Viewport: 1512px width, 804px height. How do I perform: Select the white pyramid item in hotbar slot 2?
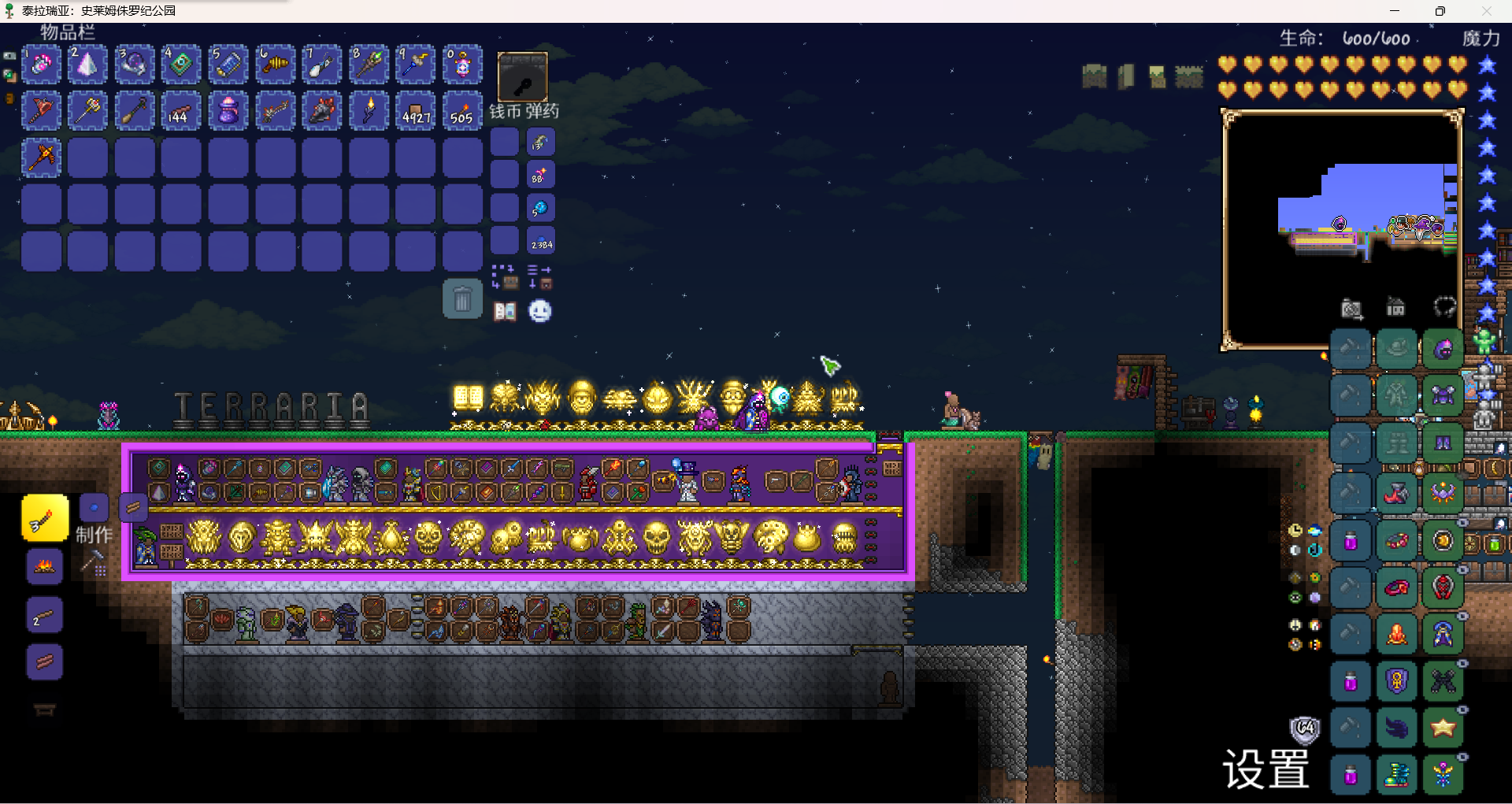click(x=87, y=65)
